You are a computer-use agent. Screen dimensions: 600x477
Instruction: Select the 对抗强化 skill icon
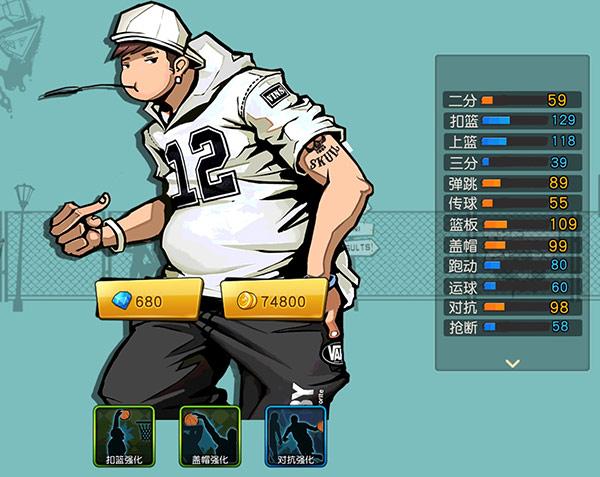[x=294, y=436]
